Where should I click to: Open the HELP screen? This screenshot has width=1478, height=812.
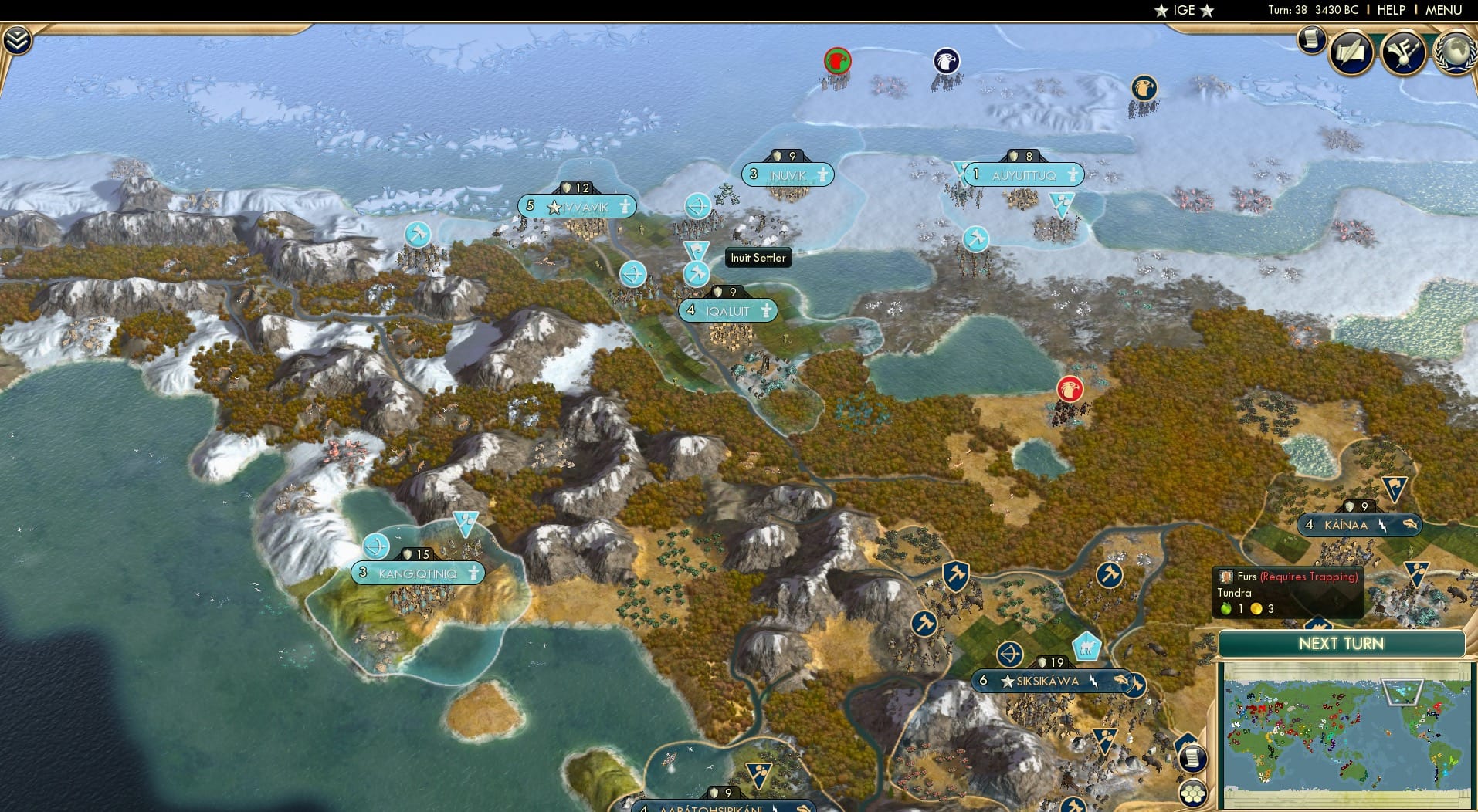pyautogui.click(x=1392, y=11)
